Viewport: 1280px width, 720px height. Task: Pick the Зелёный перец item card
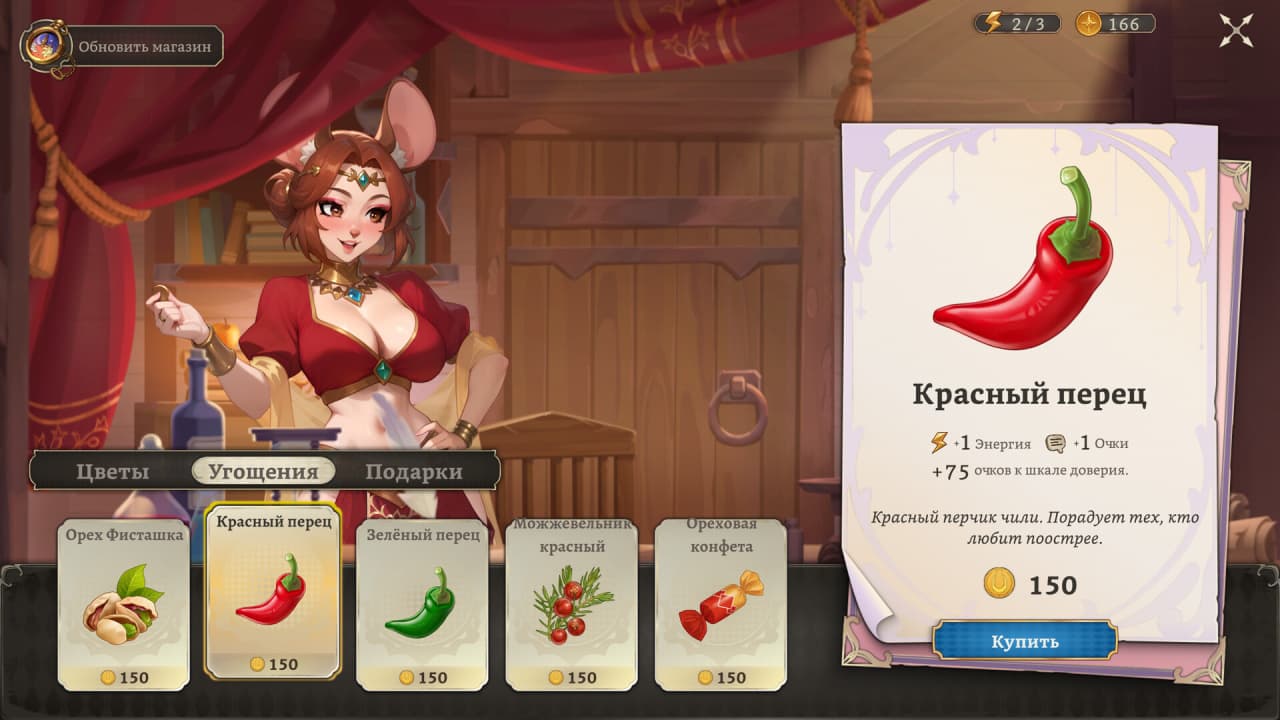click(422, 604)
